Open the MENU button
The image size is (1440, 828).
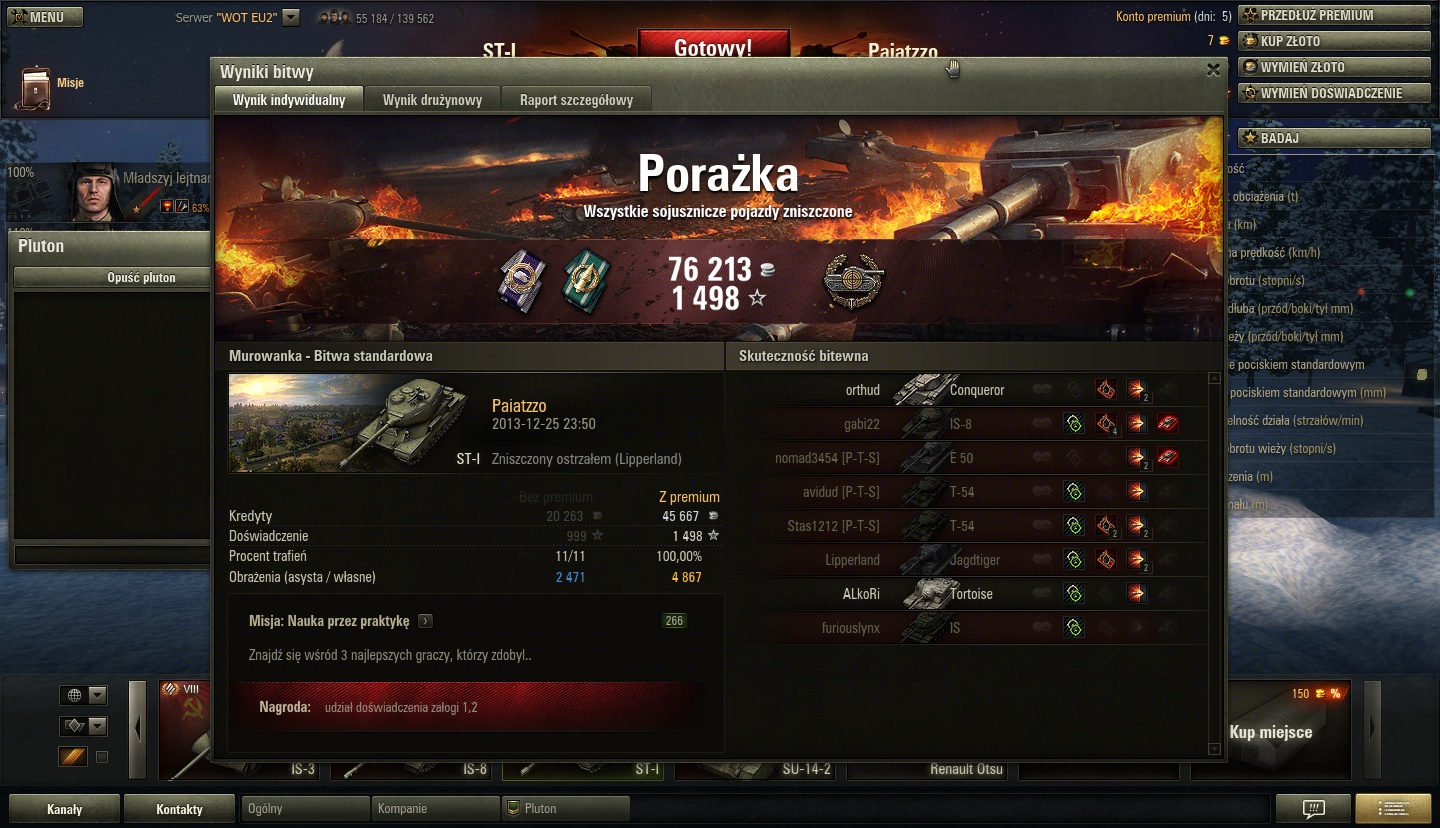45,17
